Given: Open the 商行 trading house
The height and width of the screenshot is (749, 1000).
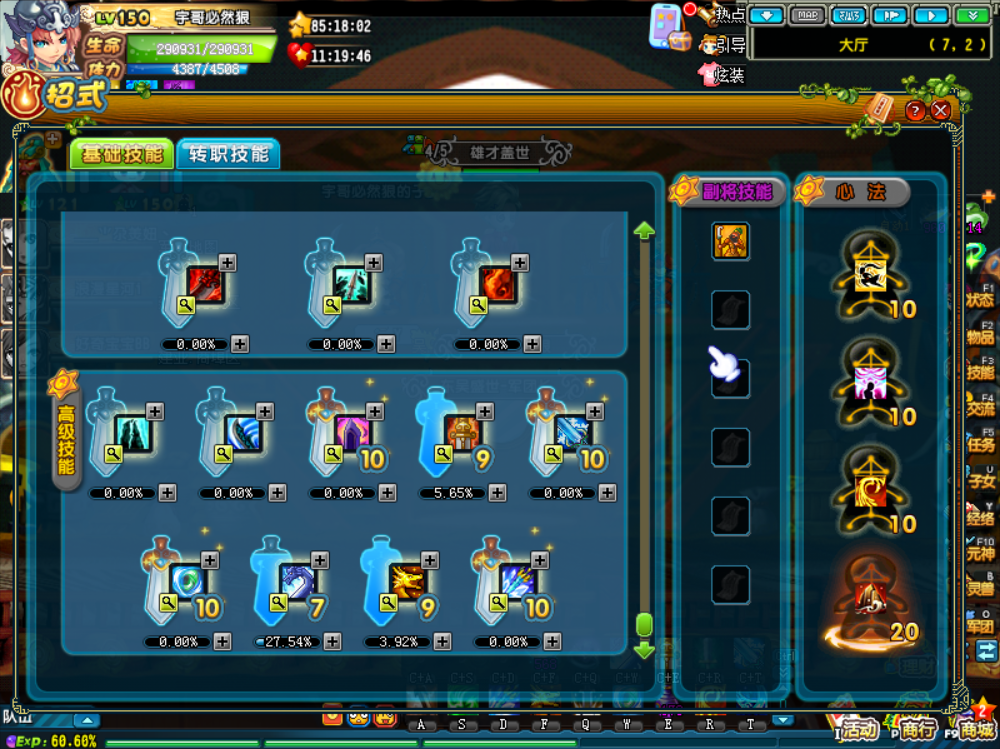Looking at the screenshot, I should click(x=916, y=728).
